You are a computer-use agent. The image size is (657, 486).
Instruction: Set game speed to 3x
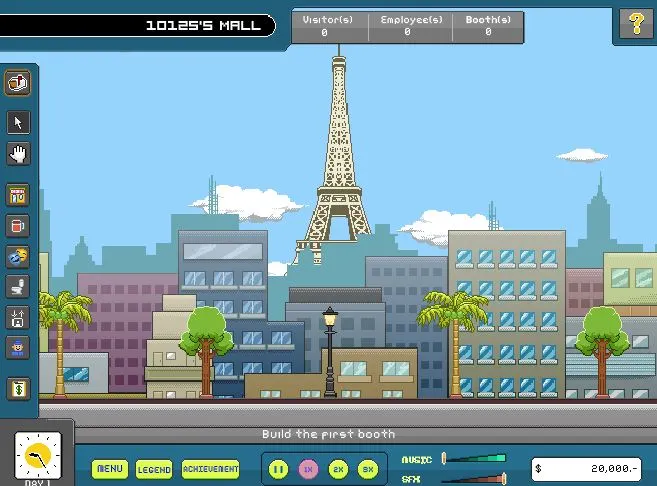point(367,468)
